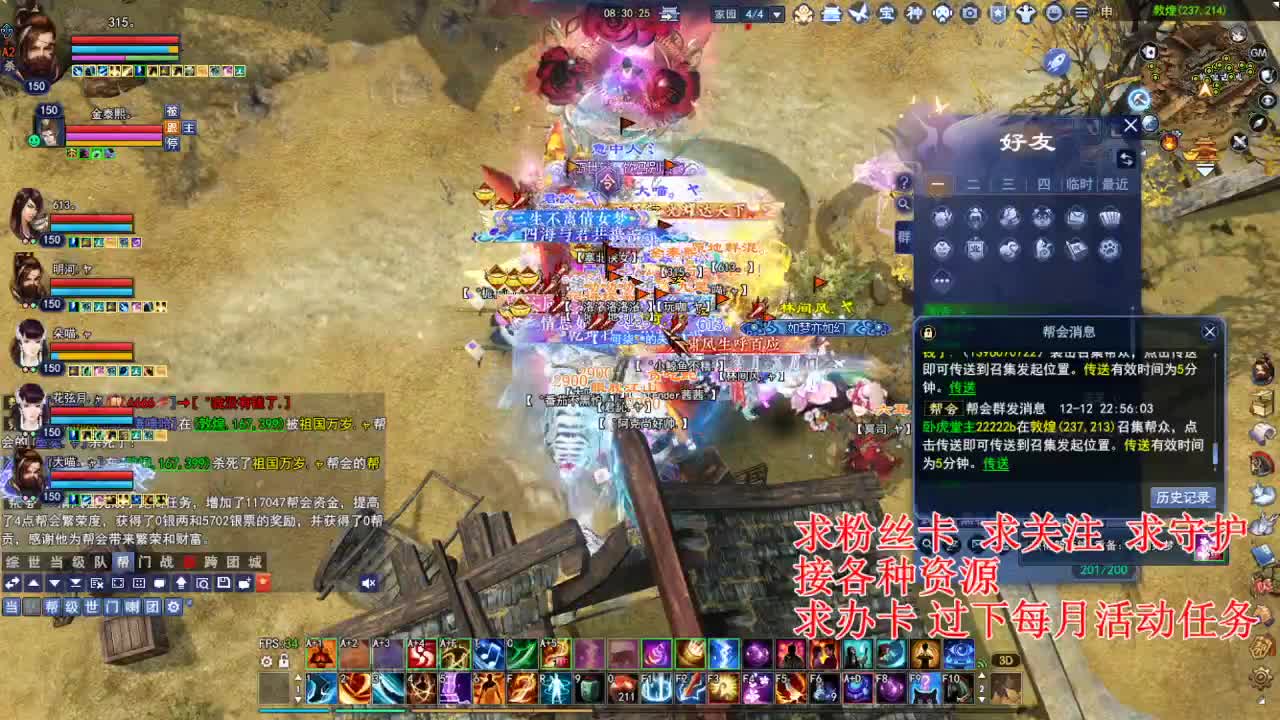The height and width of the screenshot is (720, 1280).
Task: Open the 宝 (treasure) panel from the top toolbar
Action: pyautogui.click(x=888, y=14)
